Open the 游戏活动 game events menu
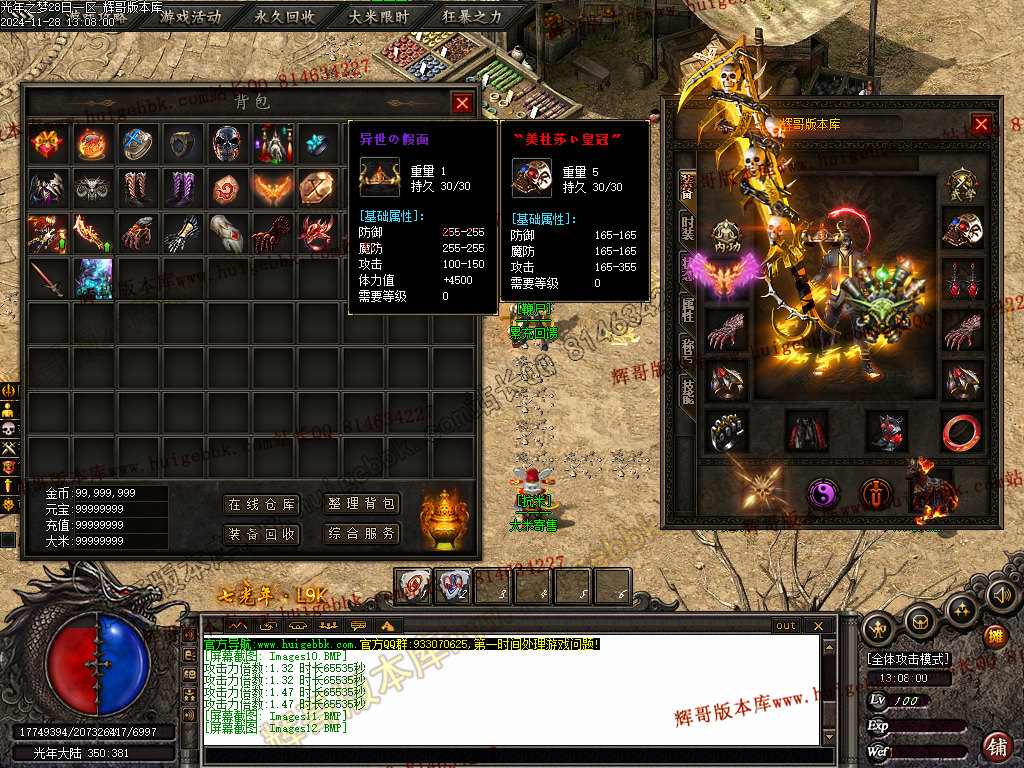 point(191,16)
